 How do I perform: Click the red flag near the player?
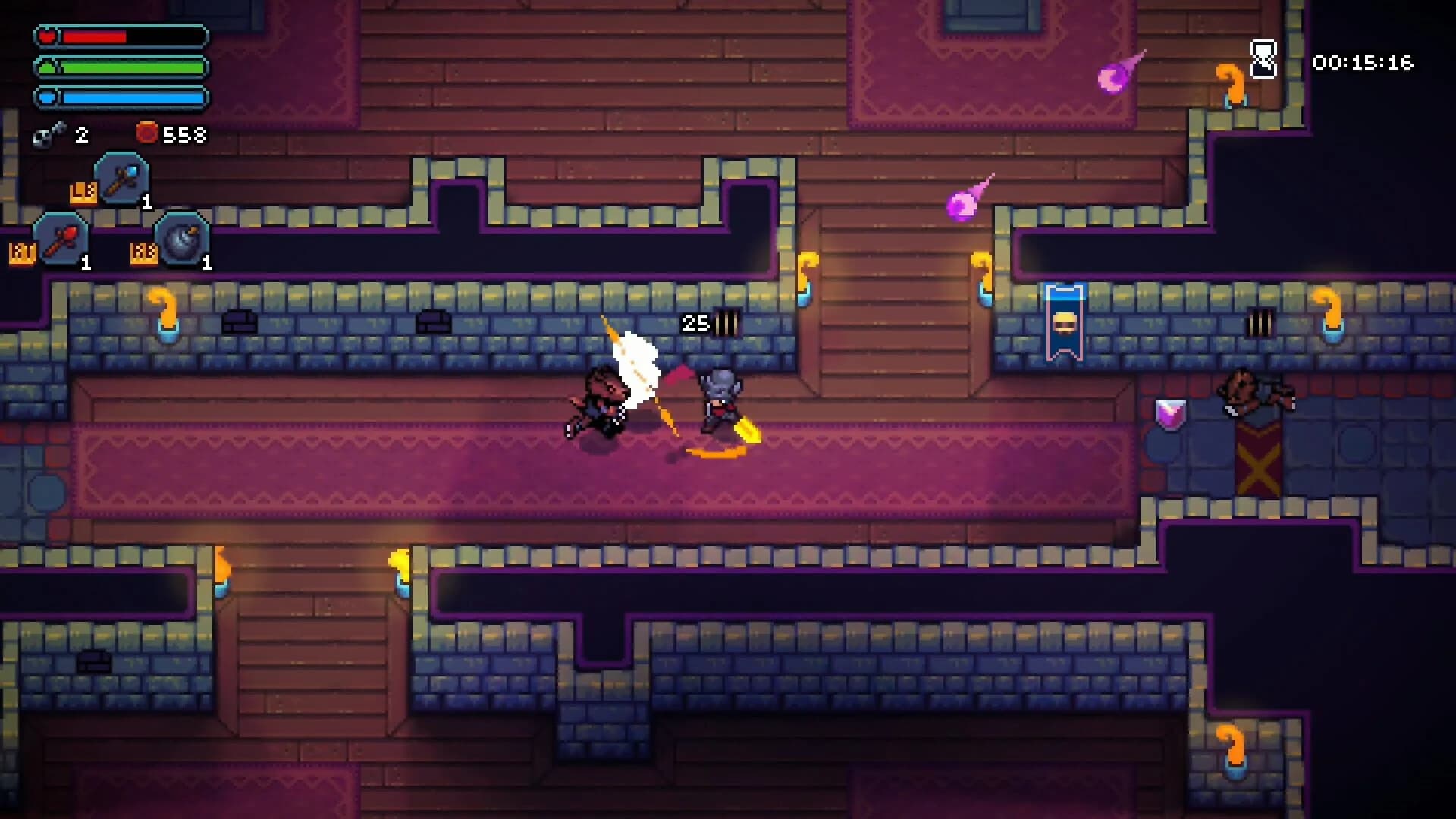tap(677, 375)
